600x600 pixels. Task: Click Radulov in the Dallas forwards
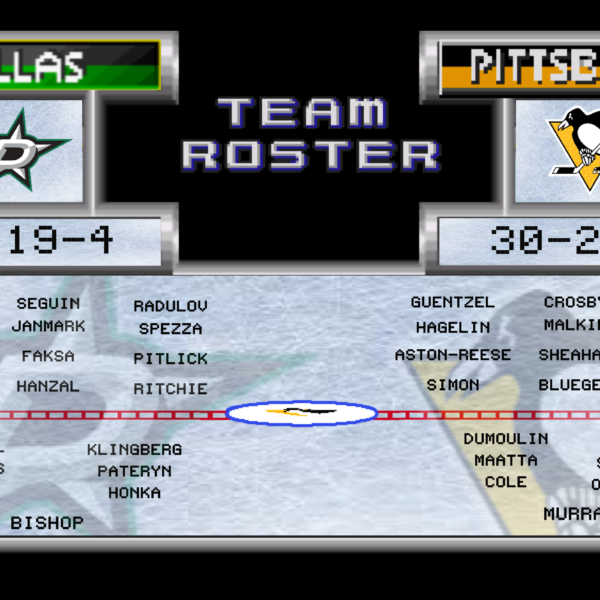(x=170, y=306)
